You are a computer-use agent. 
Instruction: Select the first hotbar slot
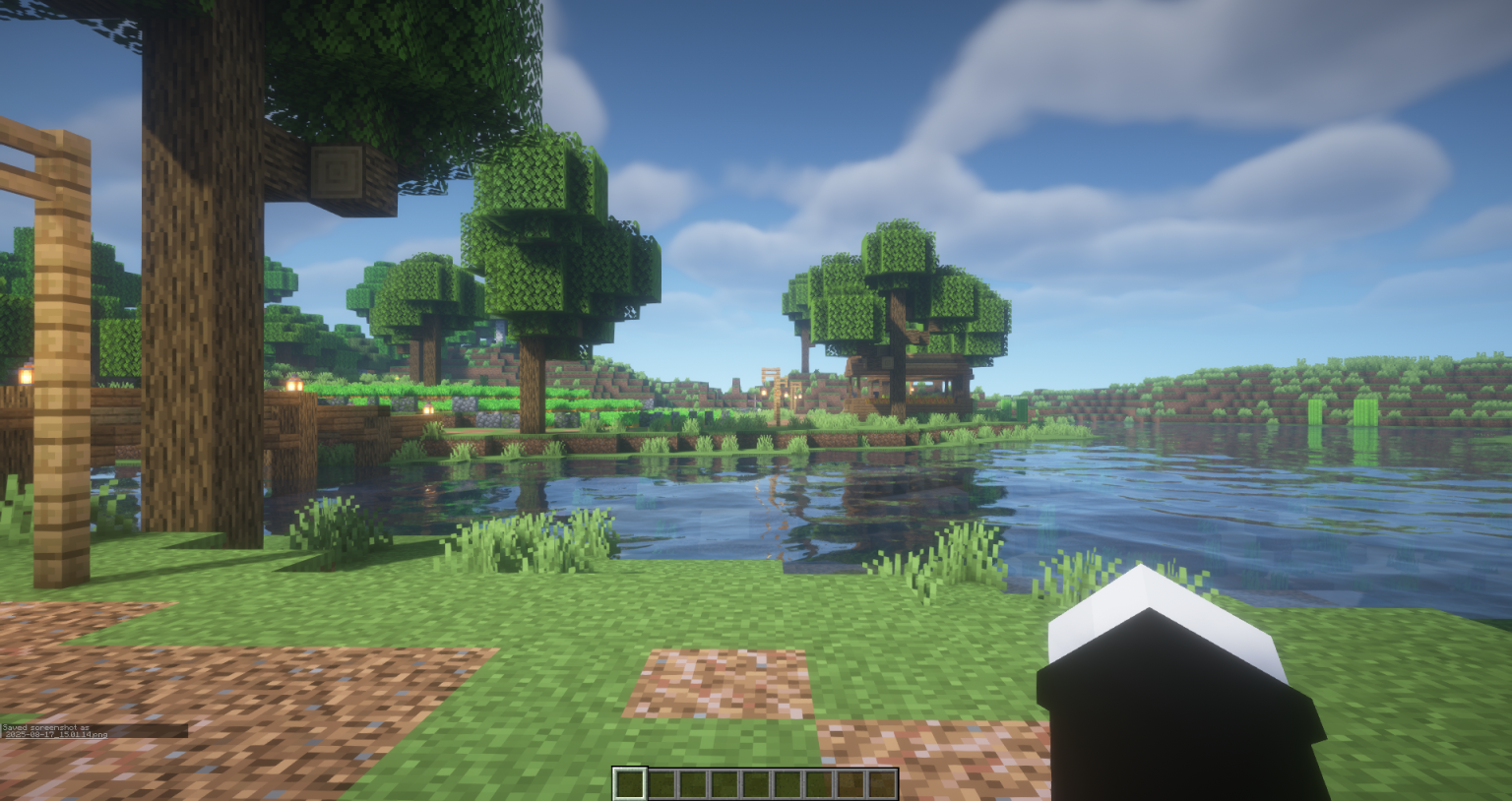click(630, 783)
